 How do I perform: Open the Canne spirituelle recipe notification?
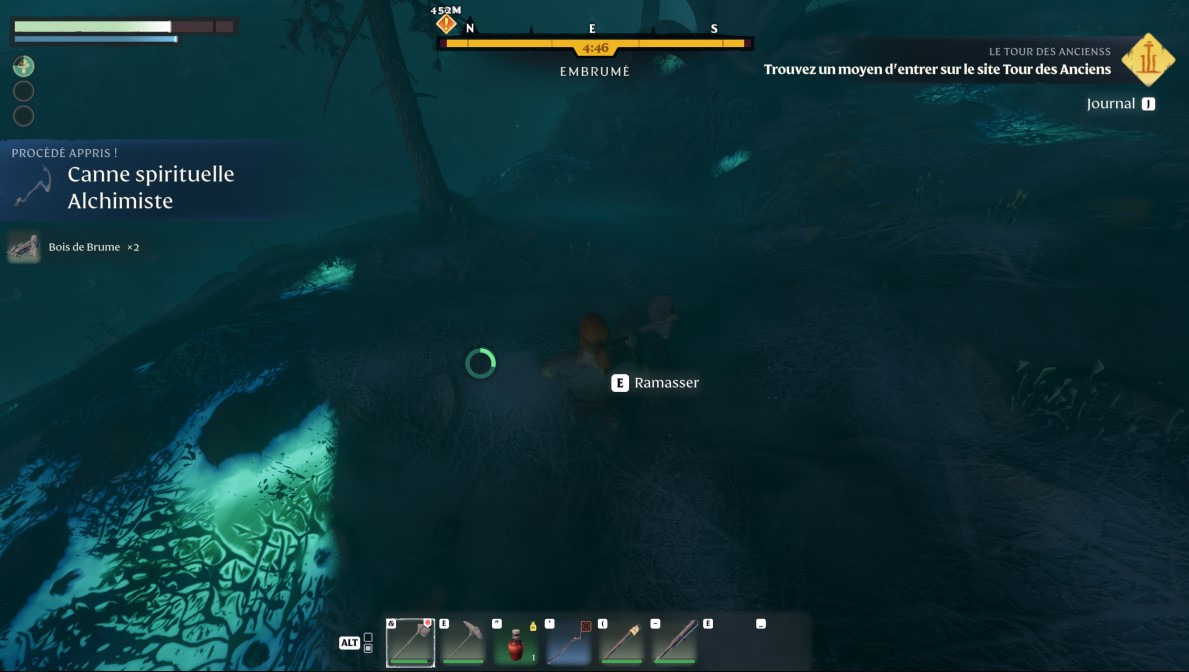coord(150,187)
